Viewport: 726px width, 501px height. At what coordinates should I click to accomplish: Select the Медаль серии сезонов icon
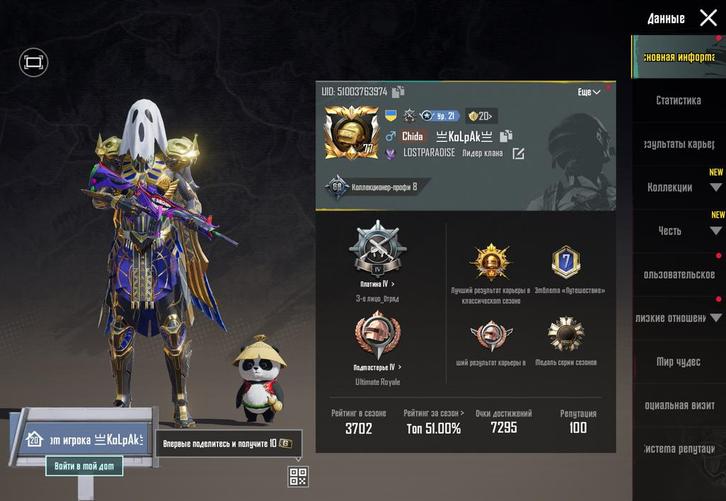click(566, 333)
